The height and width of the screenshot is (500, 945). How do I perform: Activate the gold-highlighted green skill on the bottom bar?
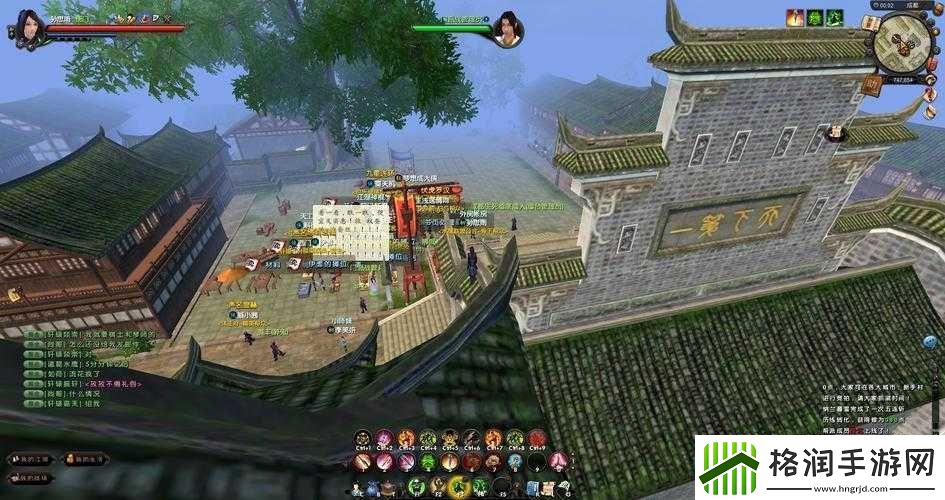click(460, 487)
